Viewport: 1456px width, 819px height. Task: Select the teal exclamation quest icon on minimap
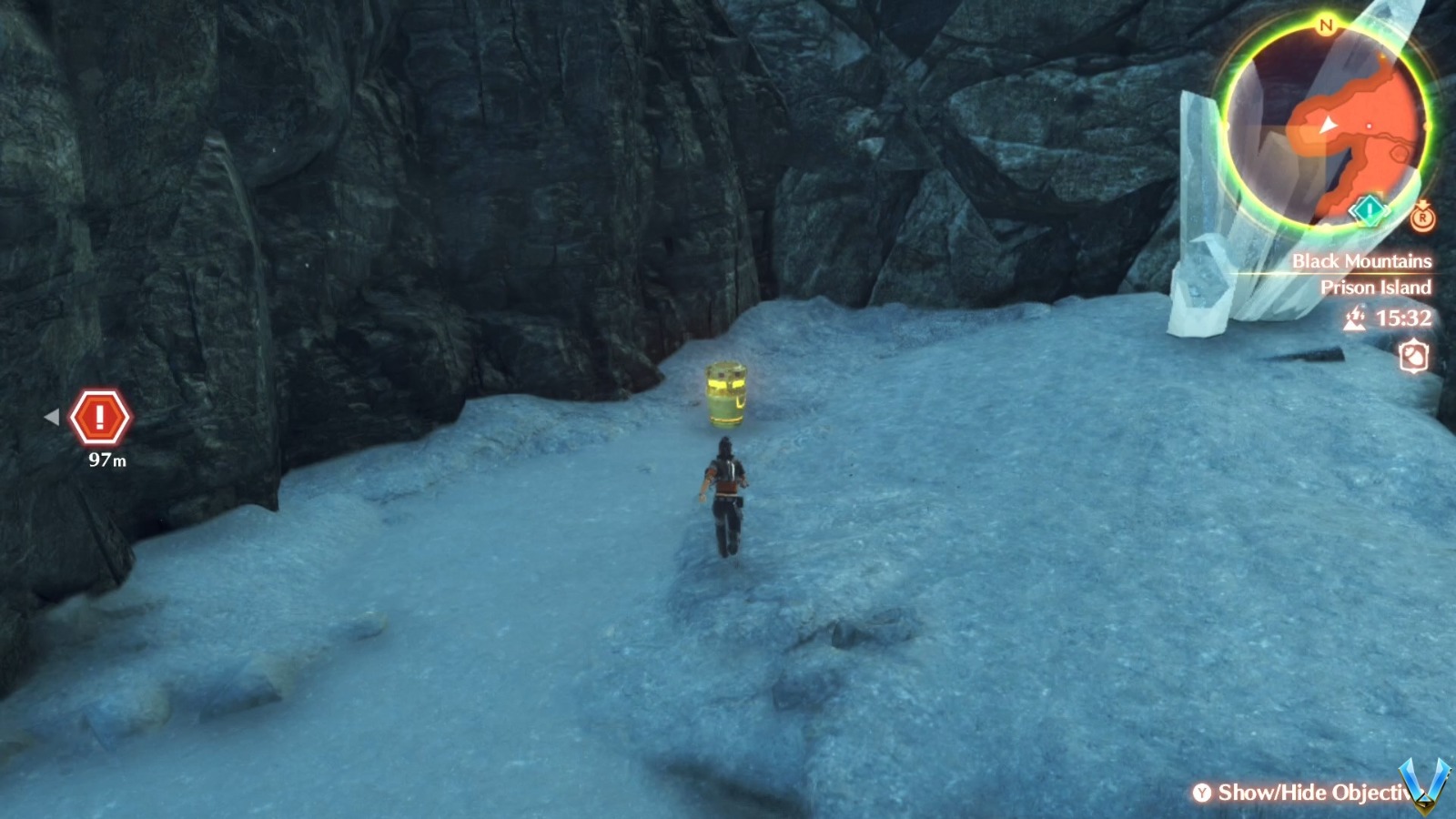click(x=1368, y=208)
